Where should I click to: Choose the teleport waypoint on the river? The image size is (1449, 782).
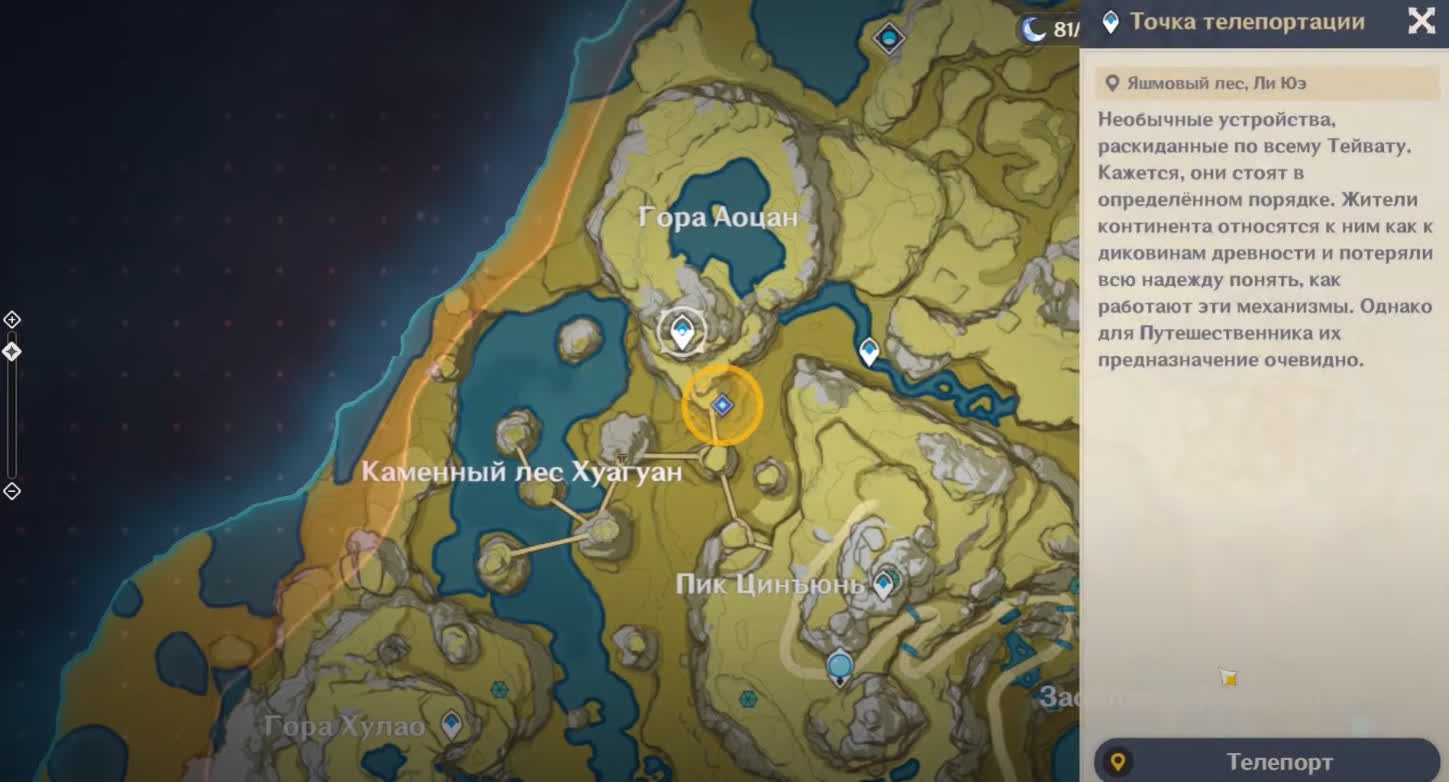pos(869,351)
